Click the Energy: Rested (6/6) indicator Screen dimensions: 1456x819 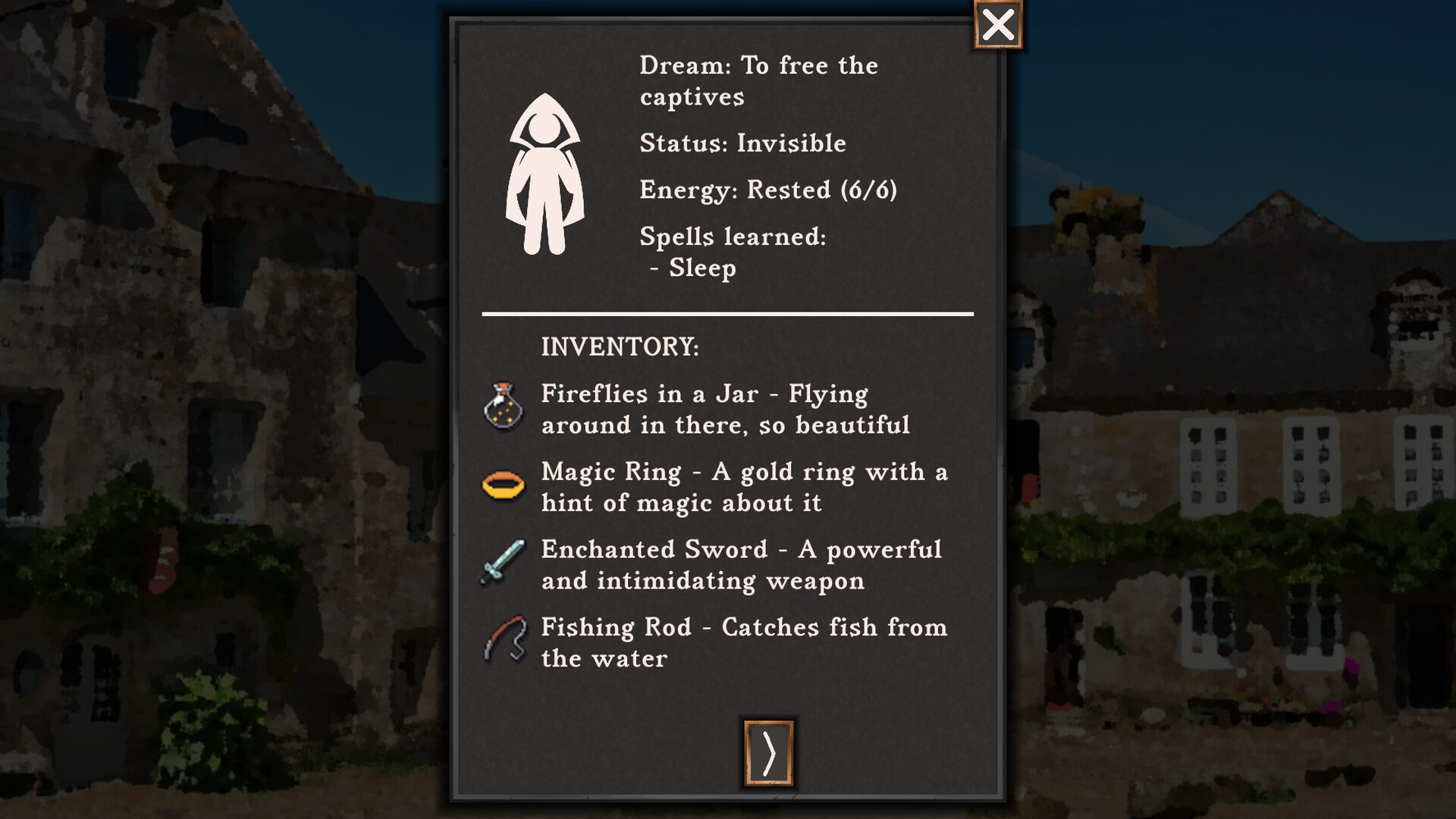[768, 190]
